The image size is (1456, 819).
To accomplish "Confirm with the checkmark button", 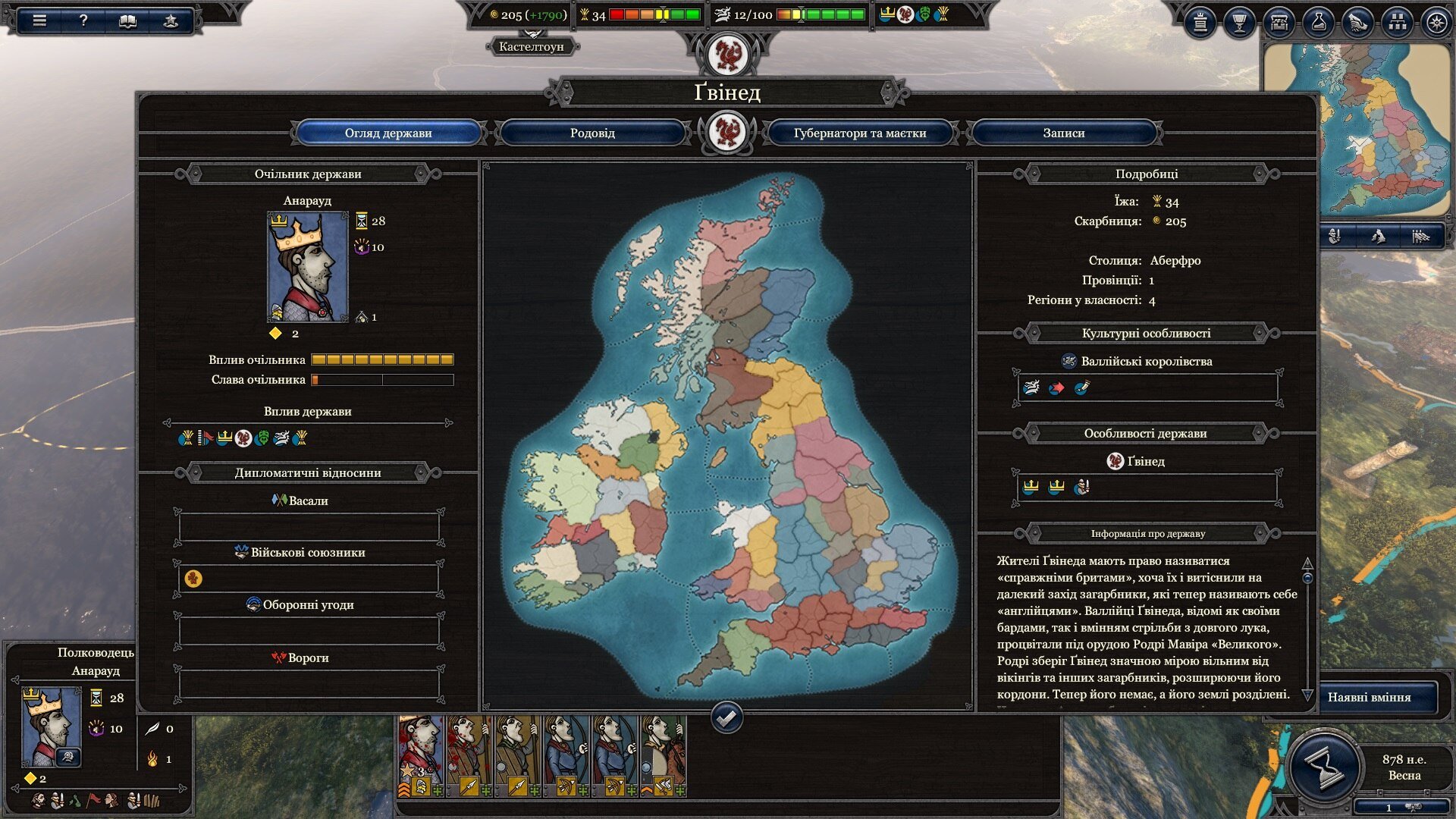I will click(x=726, y=717).
